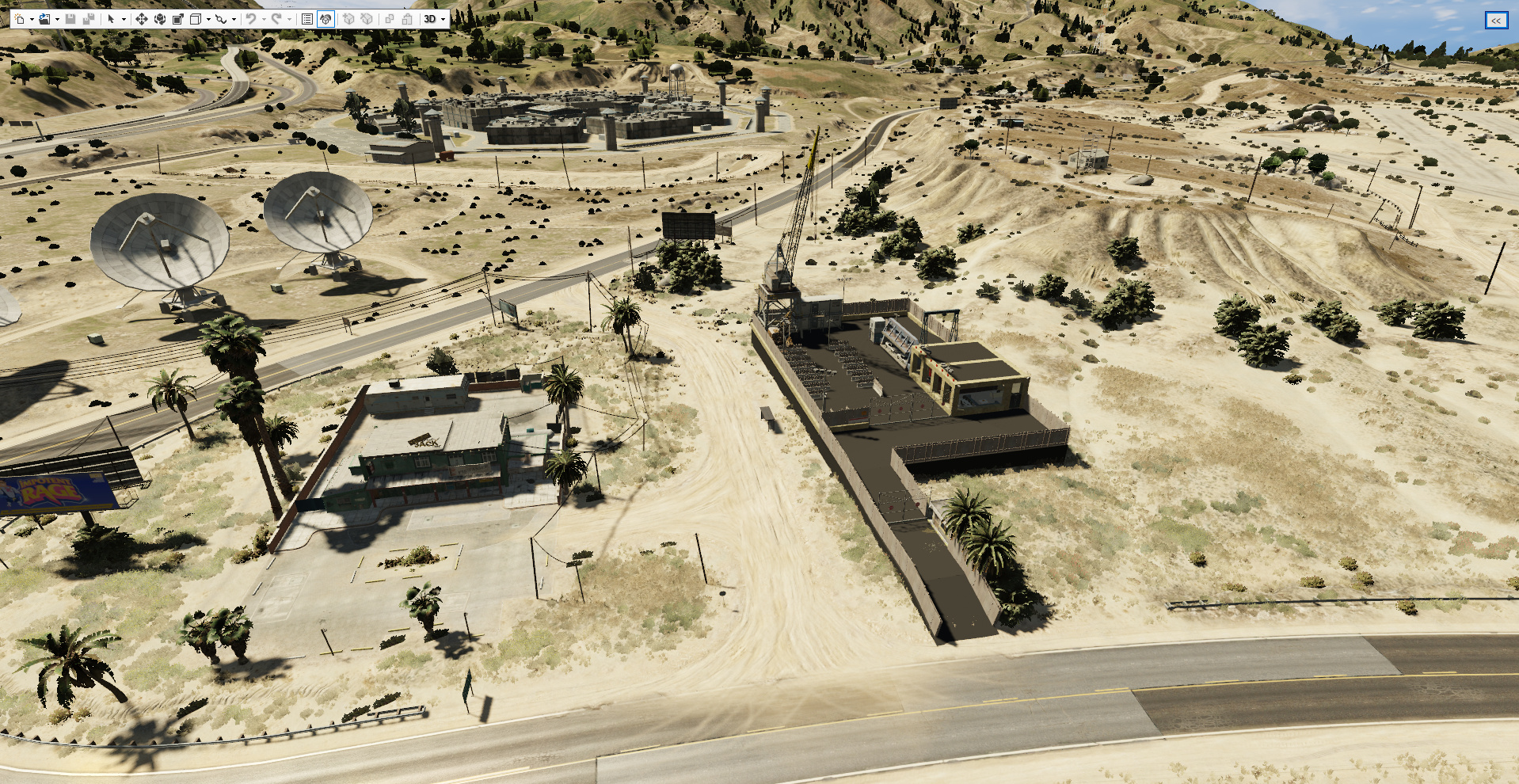Viewport: 1519px width, 784px height.
Task: Open the entity list panel
Action: (x=306, y=20)
